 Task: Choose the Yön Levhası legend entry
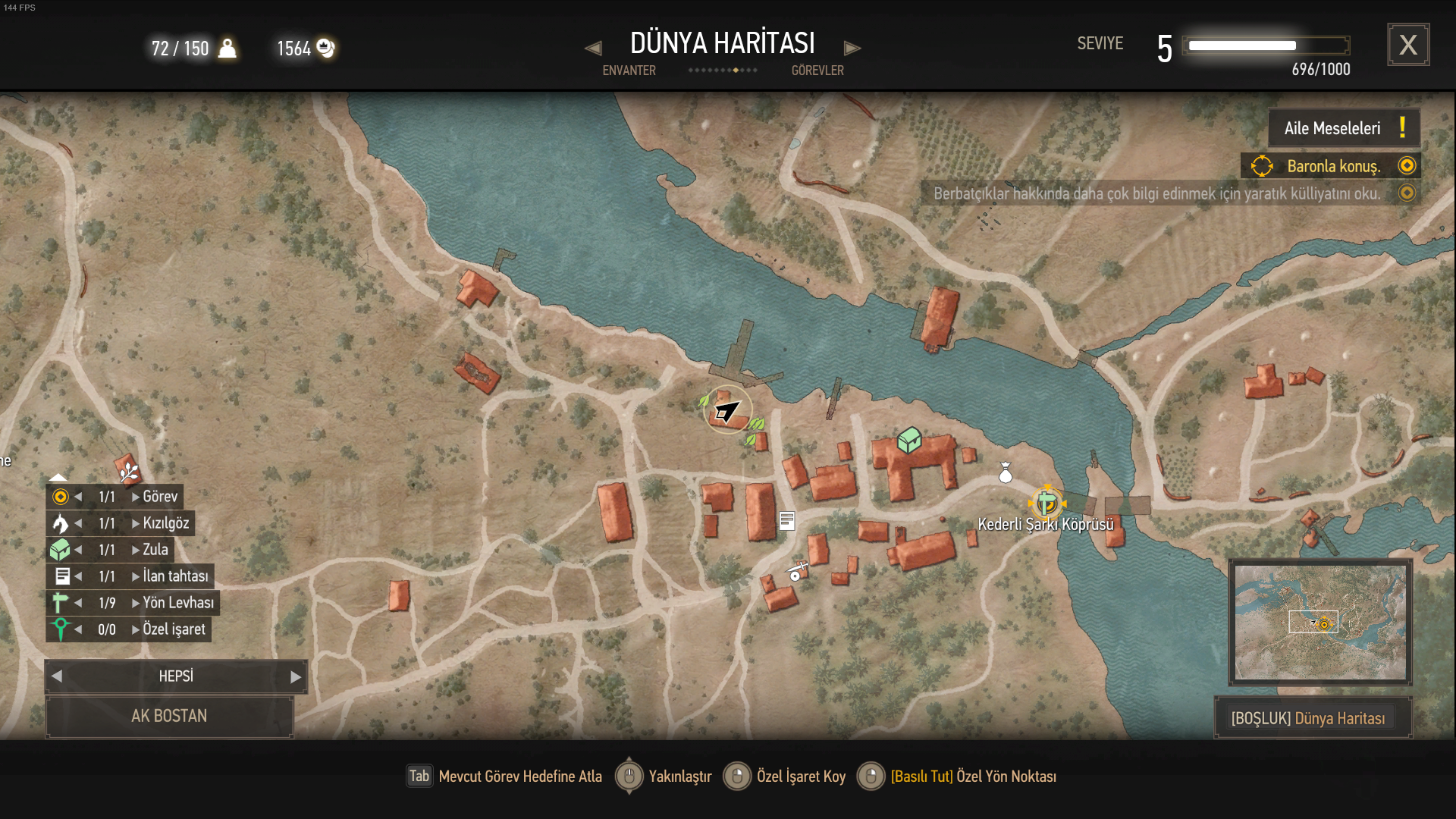tap(178, 603)
